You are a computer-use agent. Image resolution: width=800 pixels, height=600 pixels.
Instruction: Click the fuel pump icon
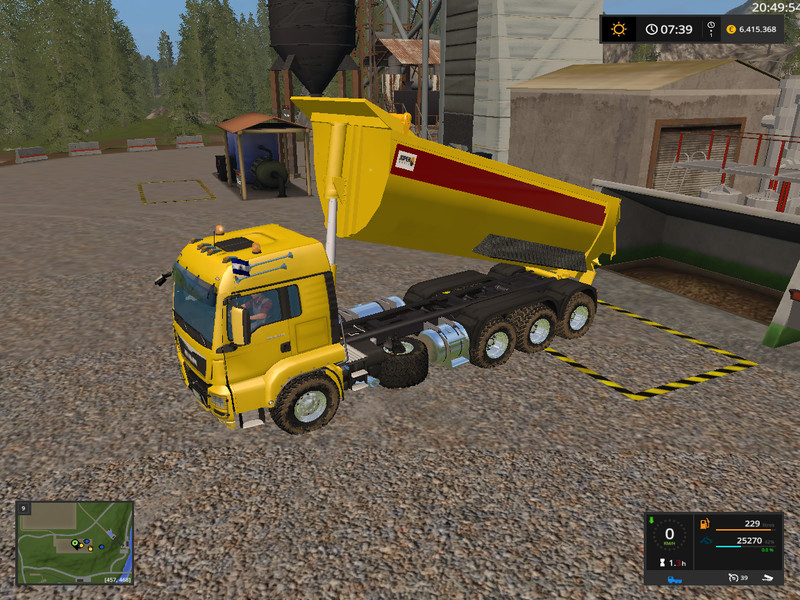point(705,524)
